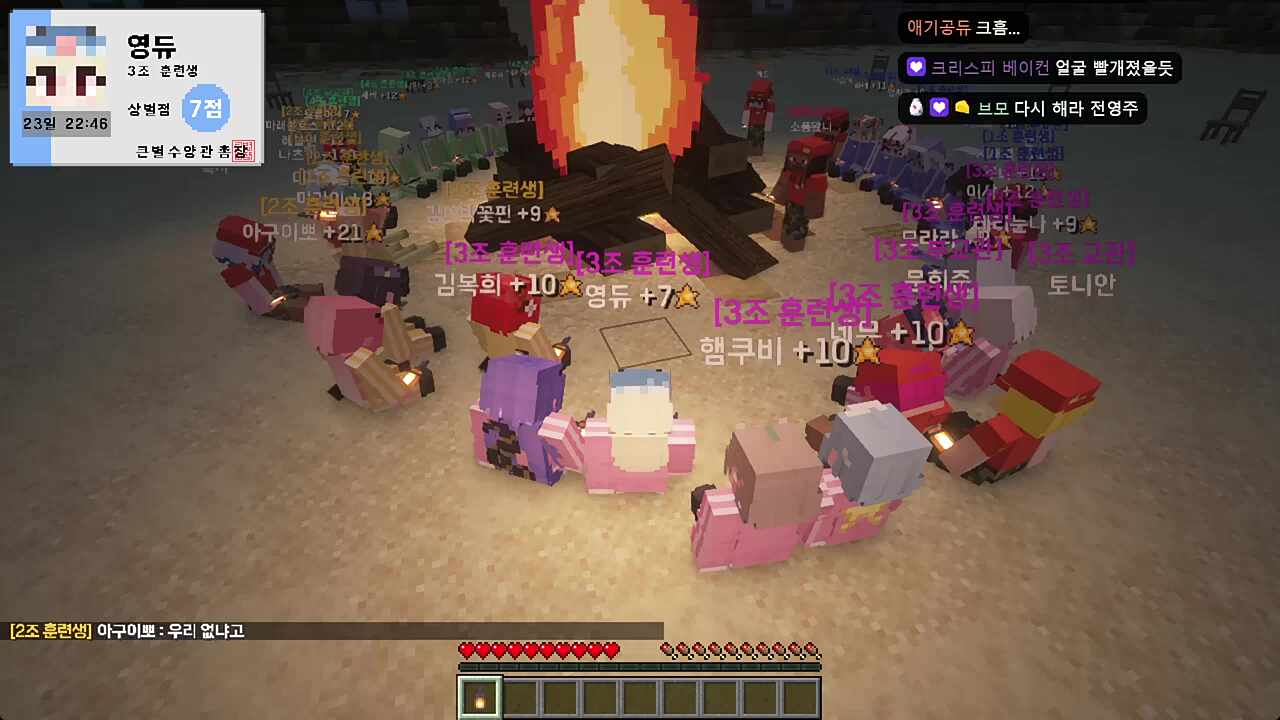The image size is (1280, 720).
Task: Click a red heart in the health bar
Action: coord(470,649)
